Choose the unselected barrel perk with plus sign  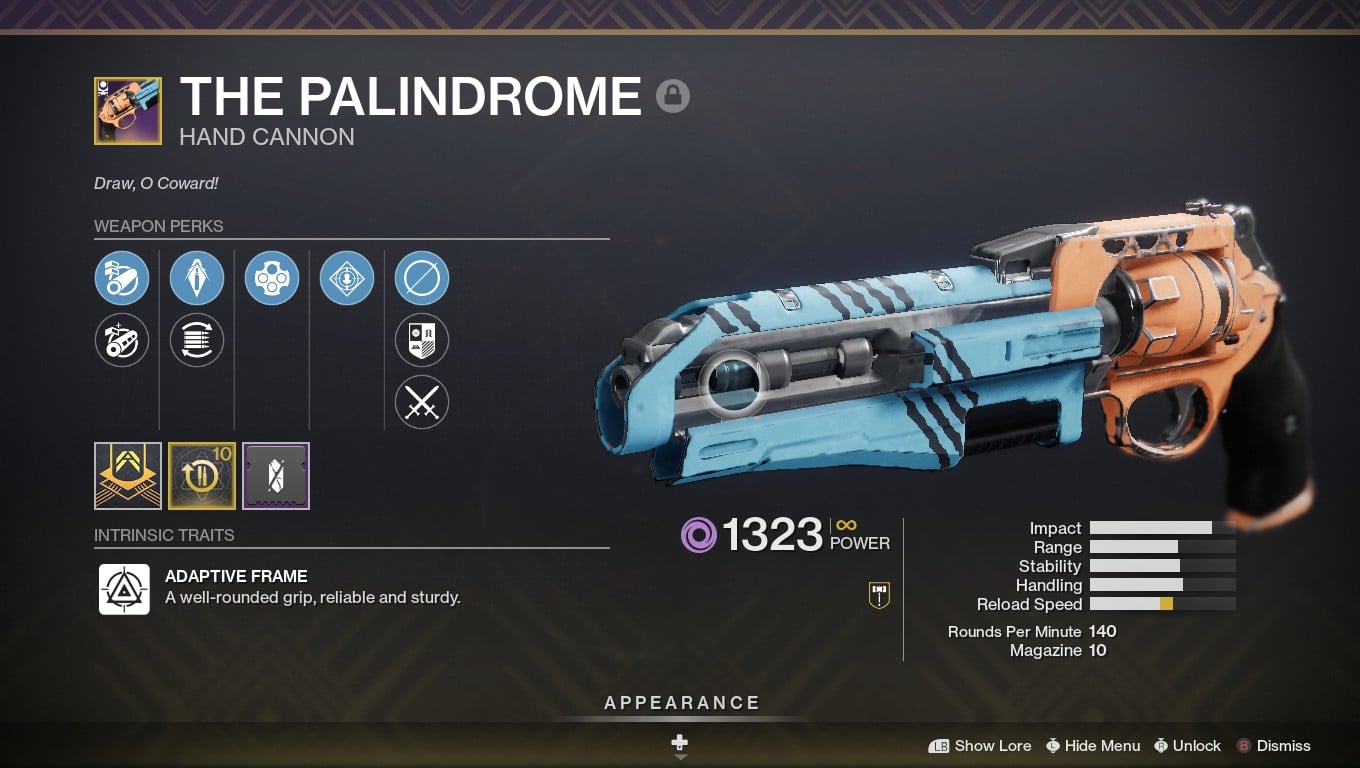point(122,341)
